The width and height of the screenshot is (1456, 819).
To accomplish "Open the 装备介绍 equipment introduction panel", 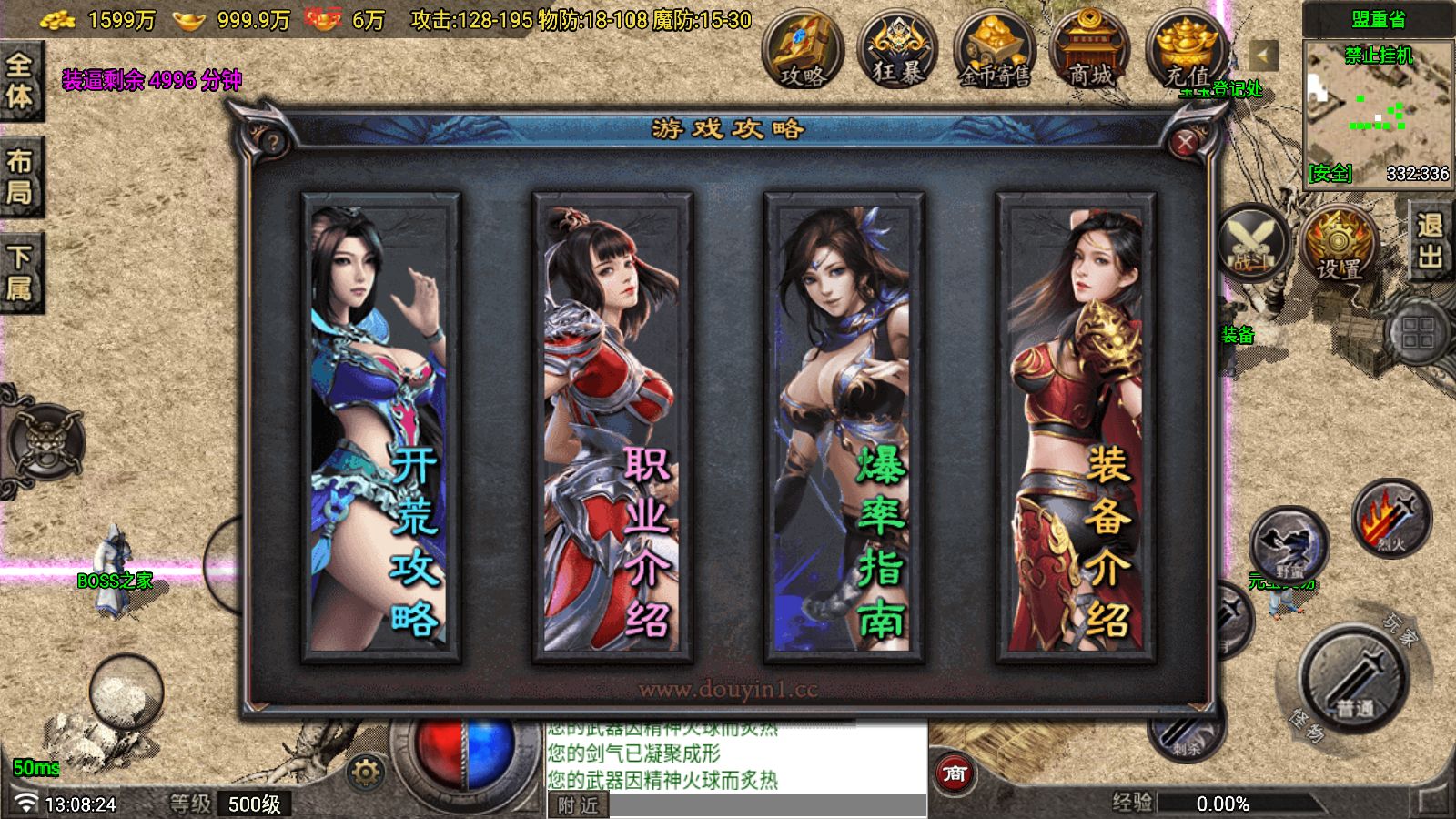I will pyautogui.click(x=1076, y=425).
